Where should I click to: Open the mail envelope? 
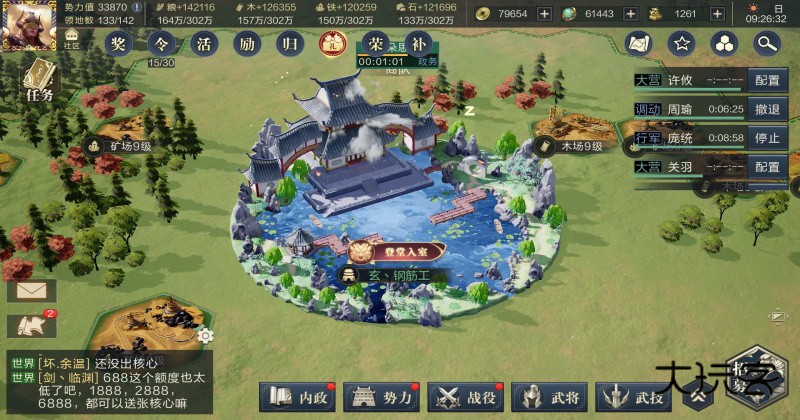click(31, 290)
